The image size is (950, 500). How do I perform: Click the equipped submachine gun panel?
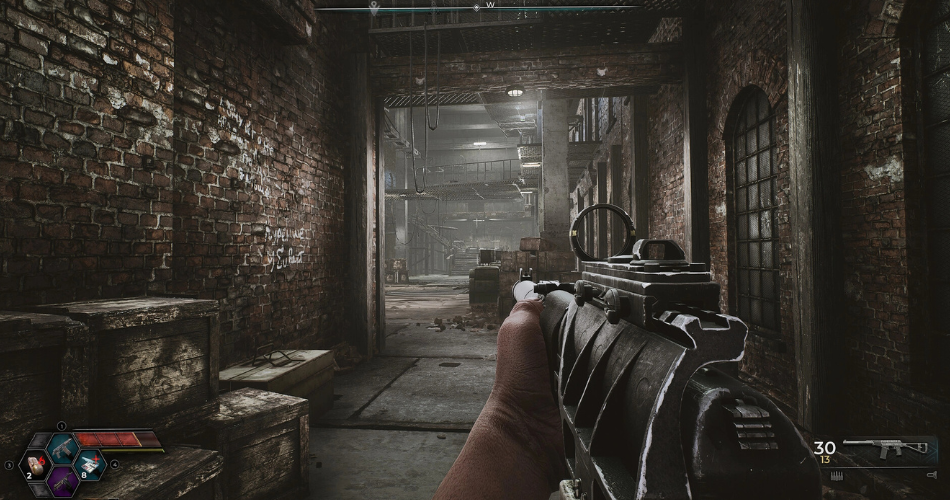885,451
